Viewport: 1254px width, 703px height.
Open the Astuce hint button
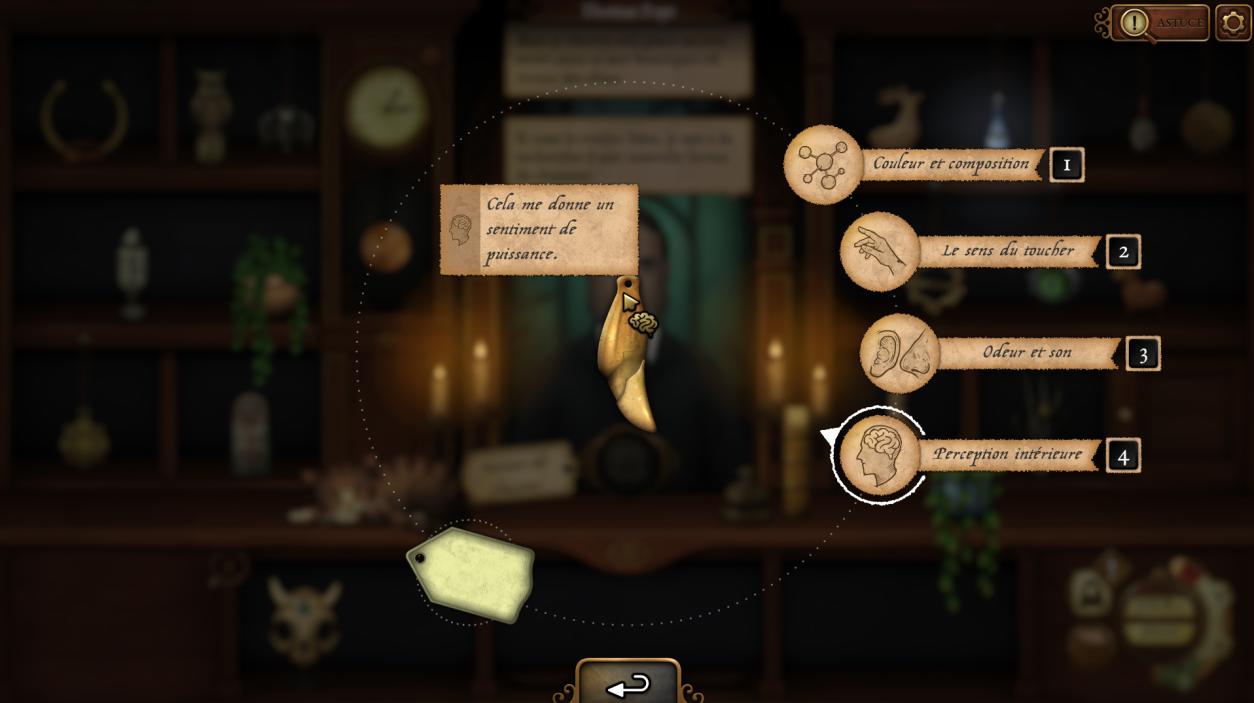1161,23
